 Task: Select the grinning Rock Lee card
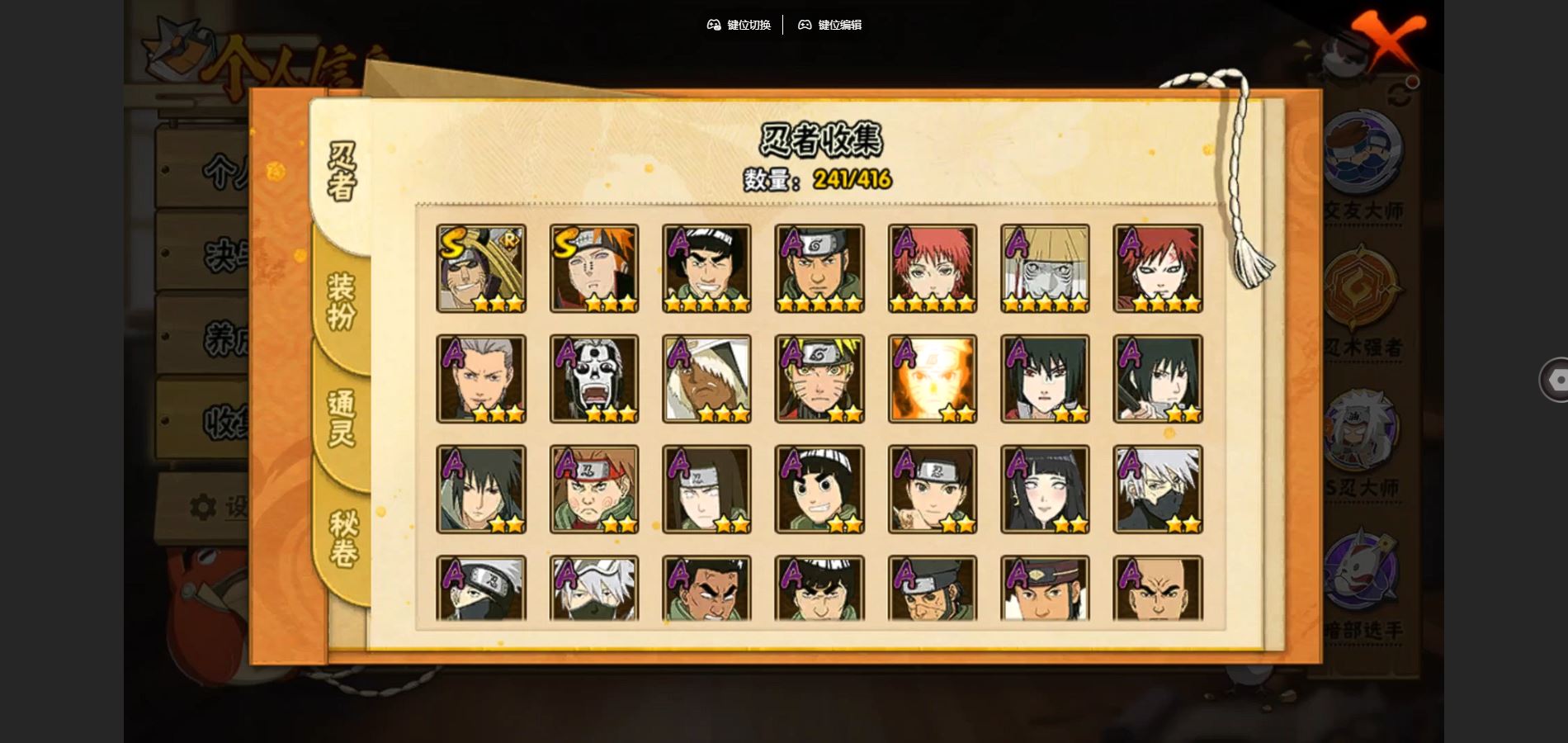point(819,490)
